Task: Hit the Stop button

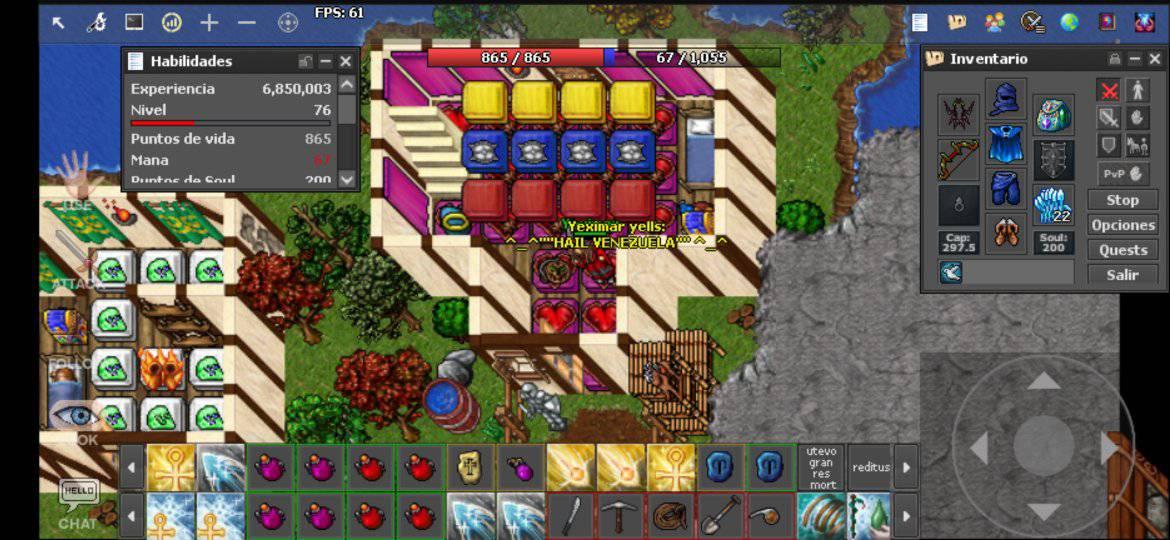Action: [1122, 200]
